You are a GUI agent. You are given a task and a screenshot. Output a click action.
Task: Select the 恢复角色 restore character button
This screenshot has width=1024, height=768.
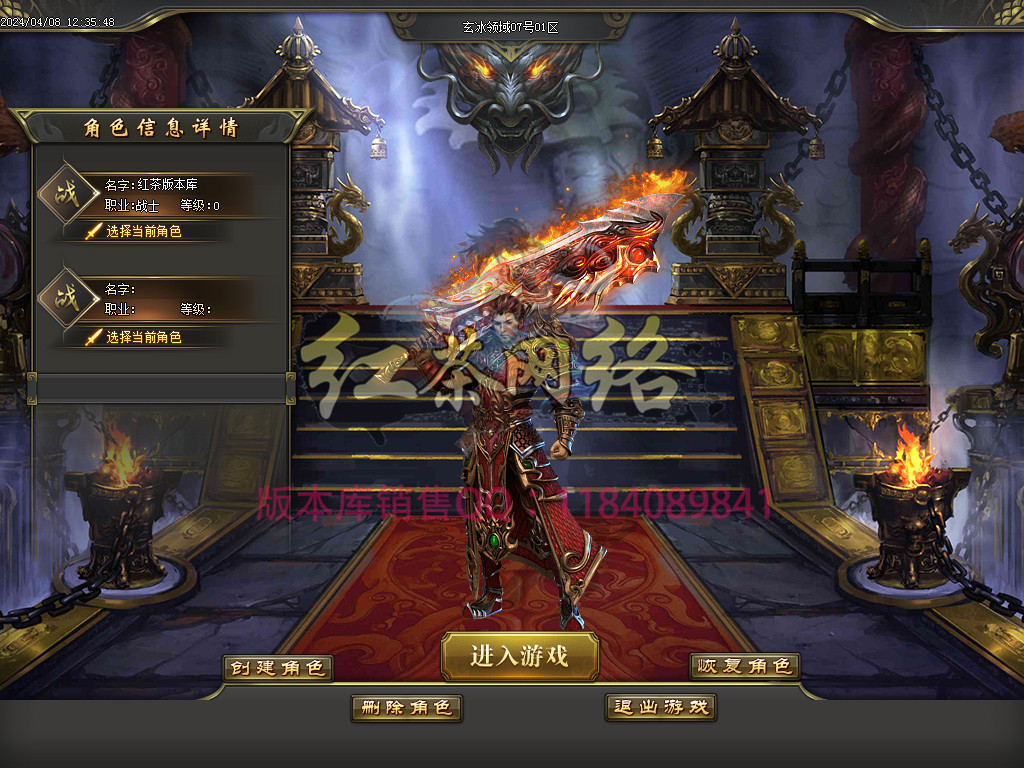[x=744, y=666]
